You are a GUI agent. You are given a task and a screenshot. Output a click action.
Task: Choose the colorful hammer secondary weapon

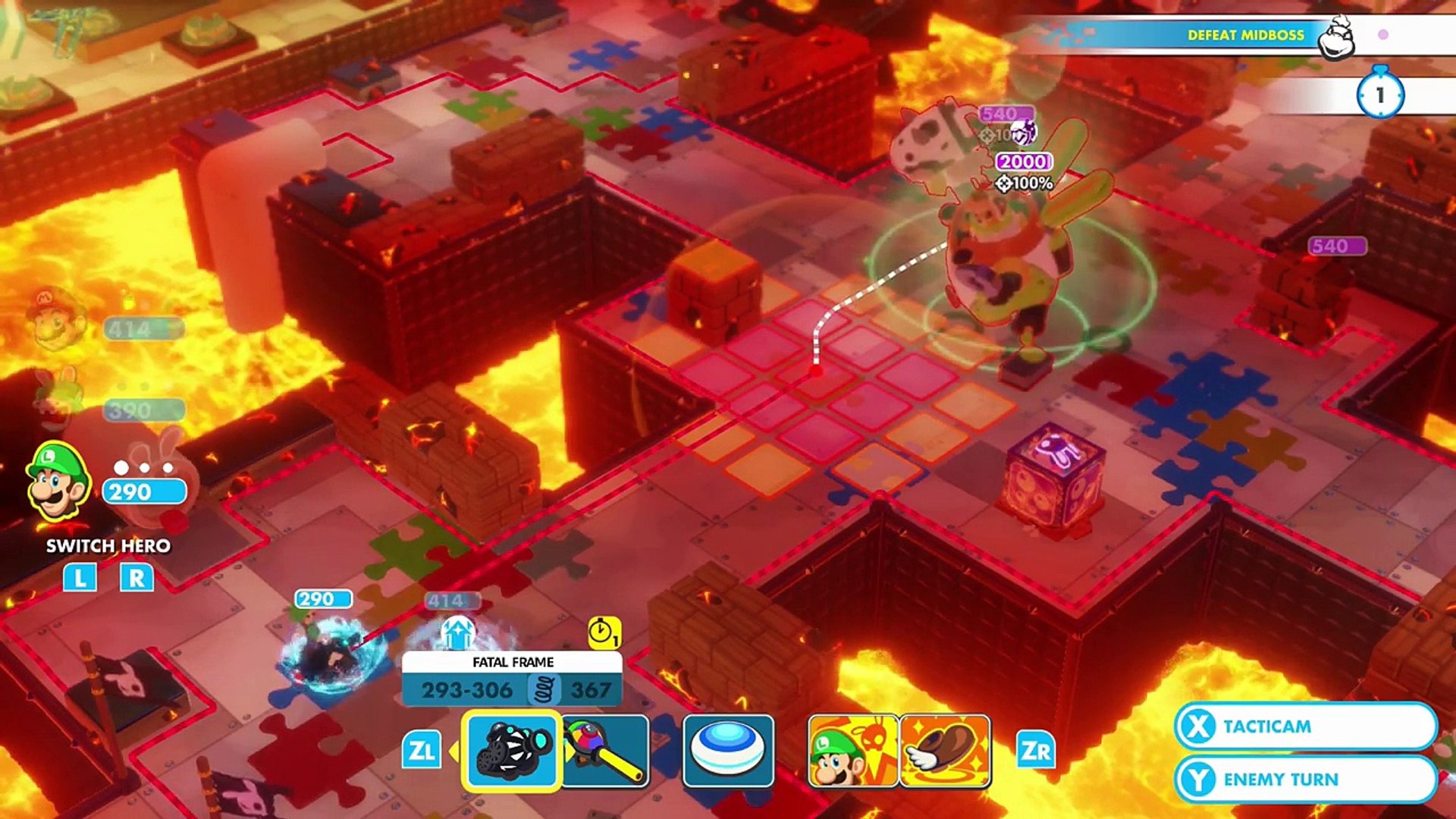606,751
